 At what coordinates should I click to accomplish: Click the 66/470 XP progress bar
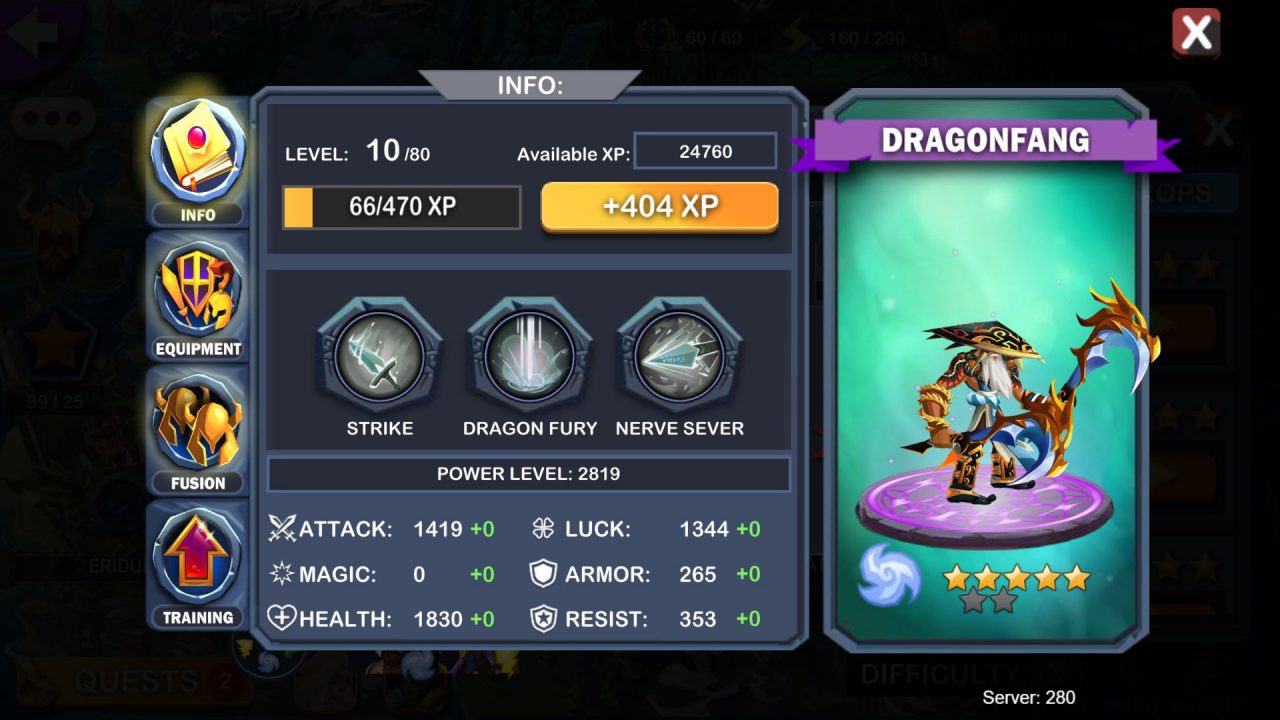click(401, 207)
